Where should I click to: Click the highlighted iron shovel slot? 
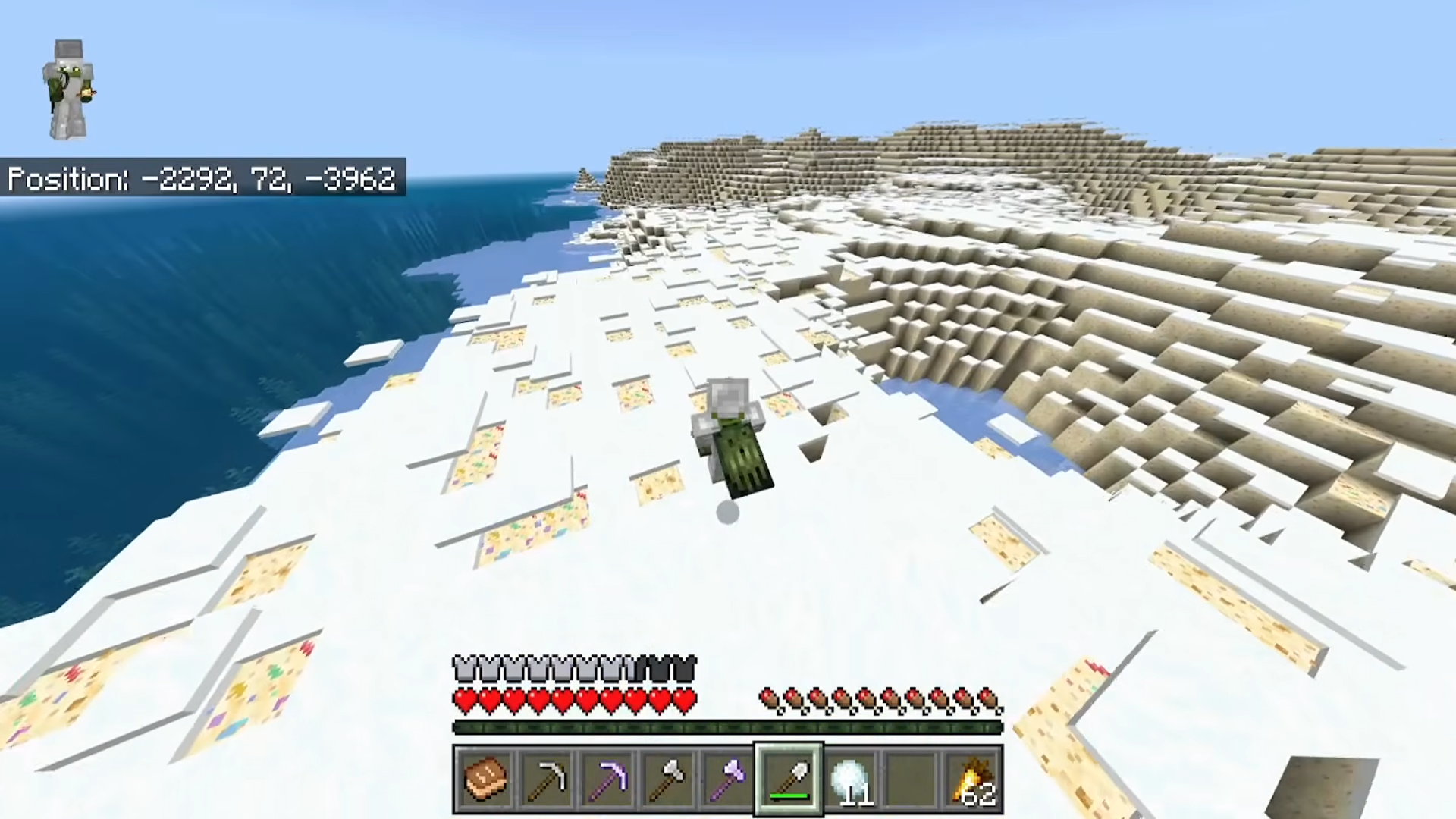pos(789,779)
